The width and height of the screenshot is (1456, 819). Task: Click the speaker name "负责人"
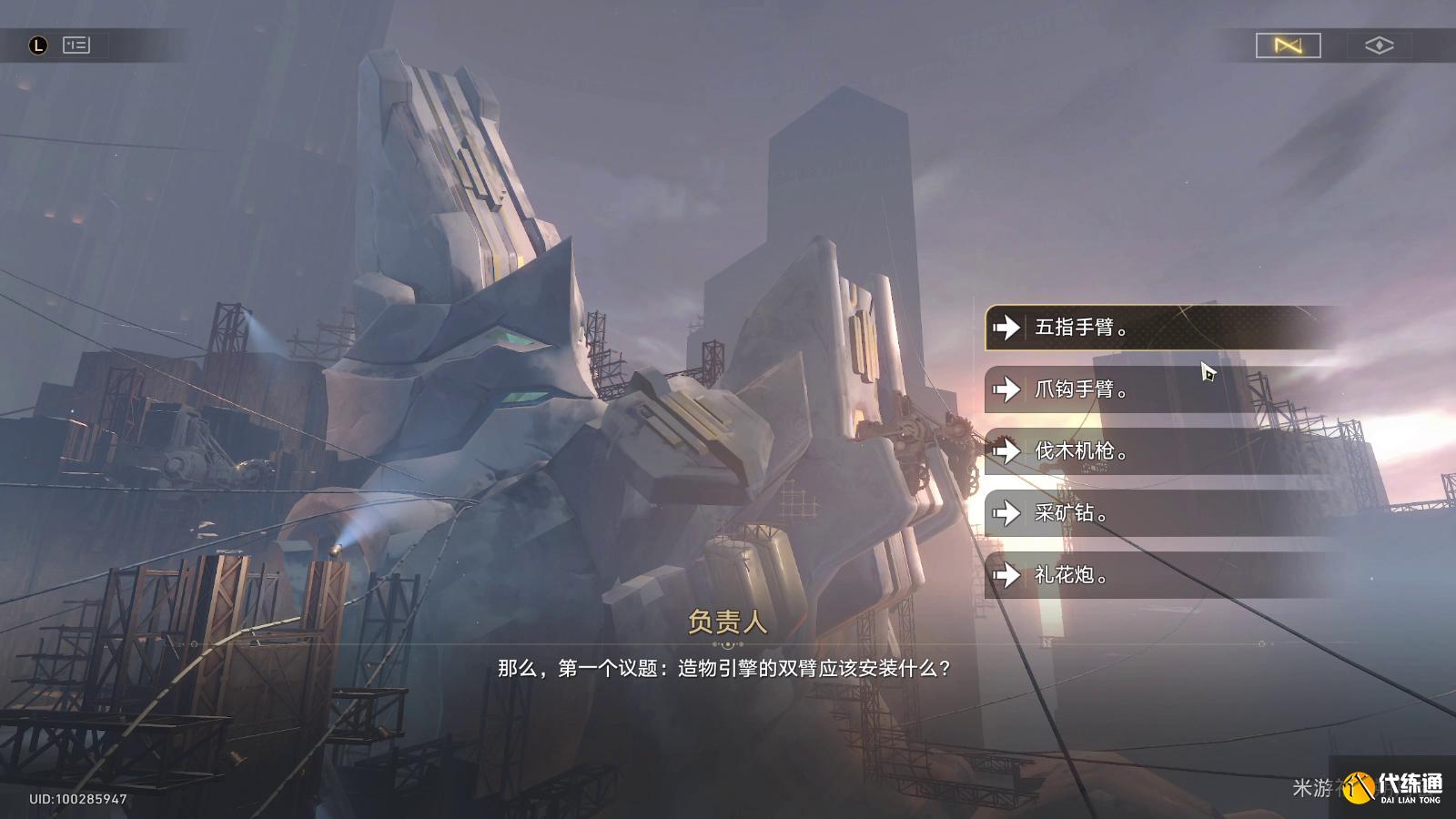pyautogui.click(x=728, y=623)
